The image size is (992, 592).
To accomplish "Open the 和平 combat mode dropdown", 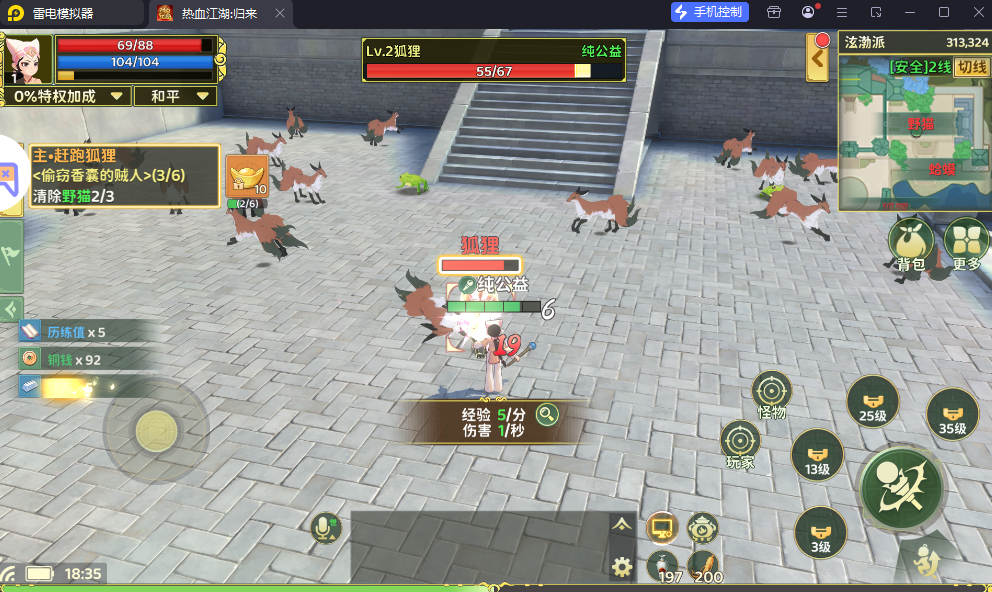I will click(x=181, y=96).
